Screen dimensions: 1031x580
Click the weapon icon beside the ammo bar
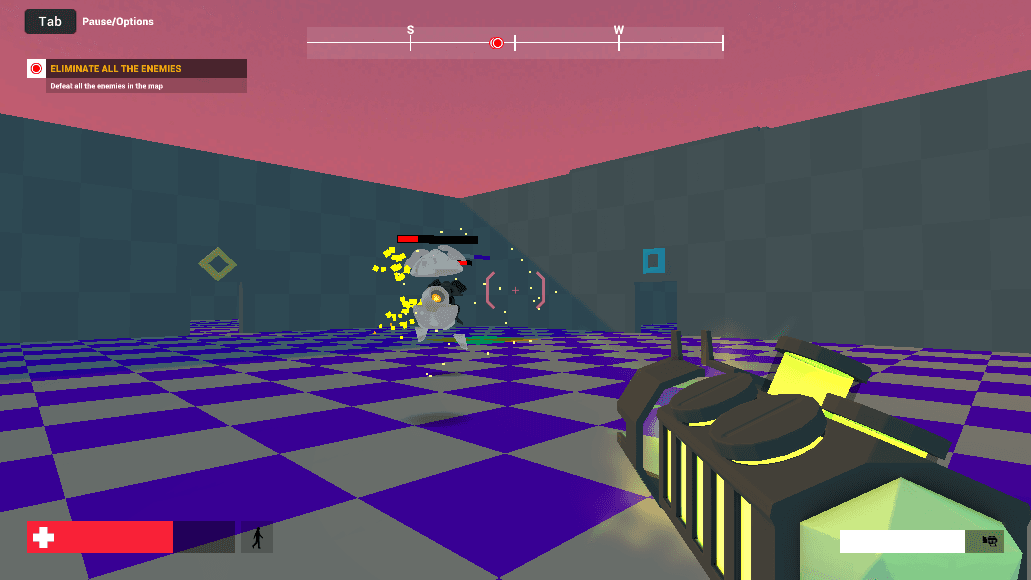pyautogui.click(x=990, y=541)
